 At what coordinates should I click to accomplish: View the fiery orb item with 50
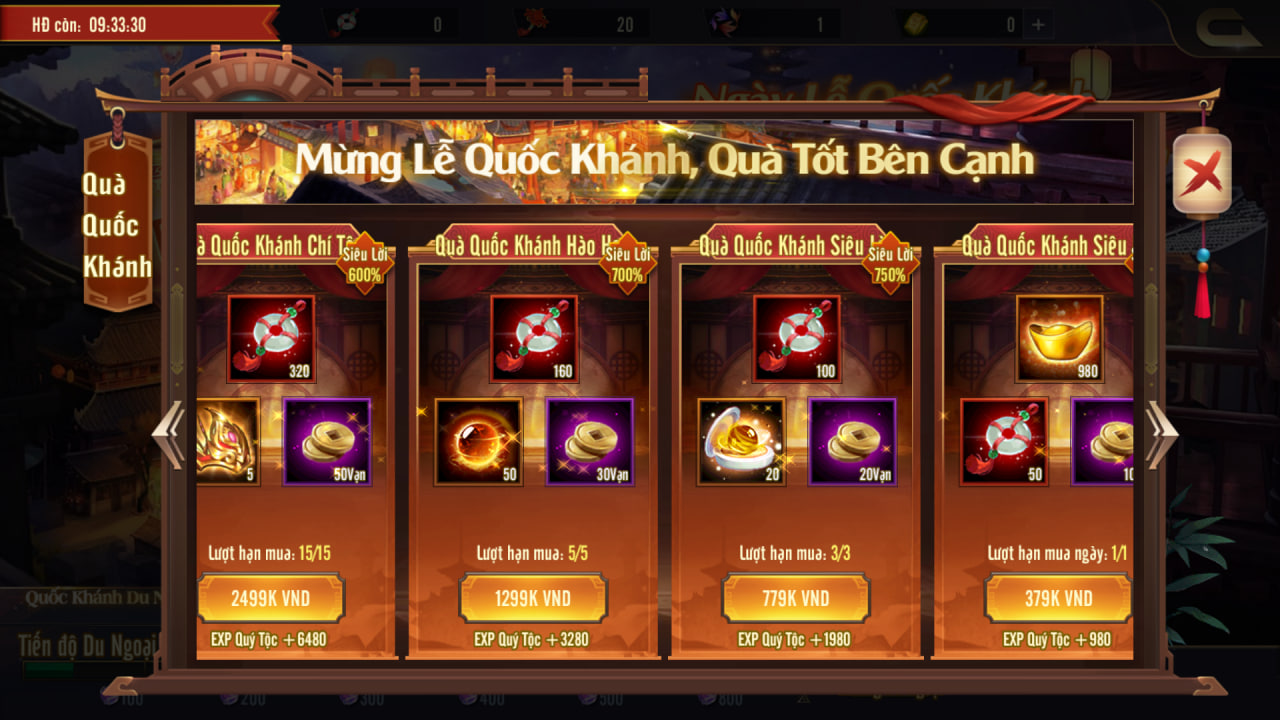(478, 441)
